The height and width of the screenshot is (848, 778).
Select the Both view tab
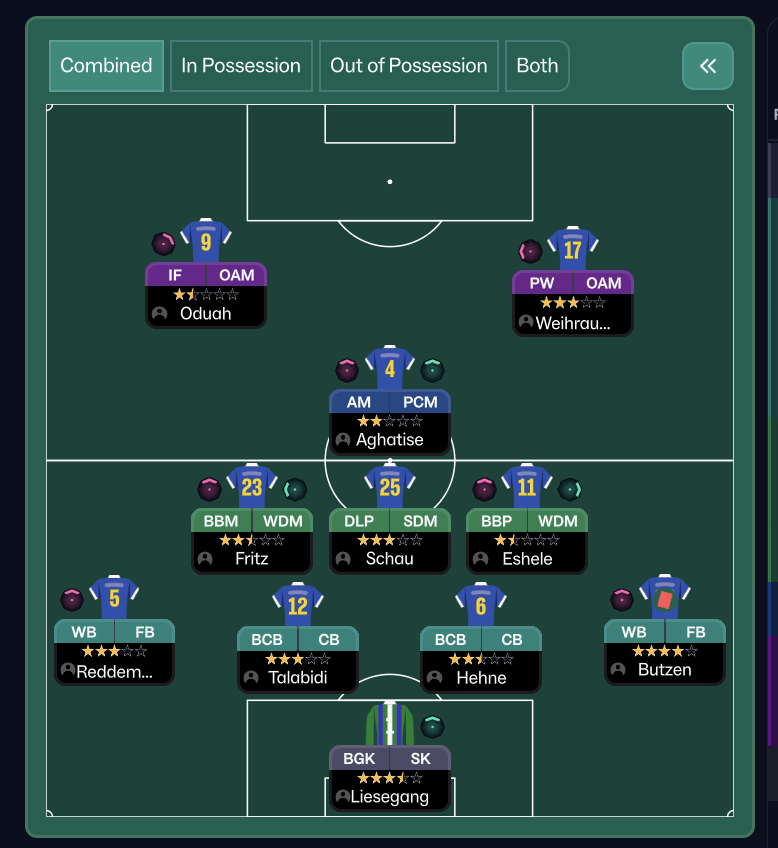click(x=537, y=66)
